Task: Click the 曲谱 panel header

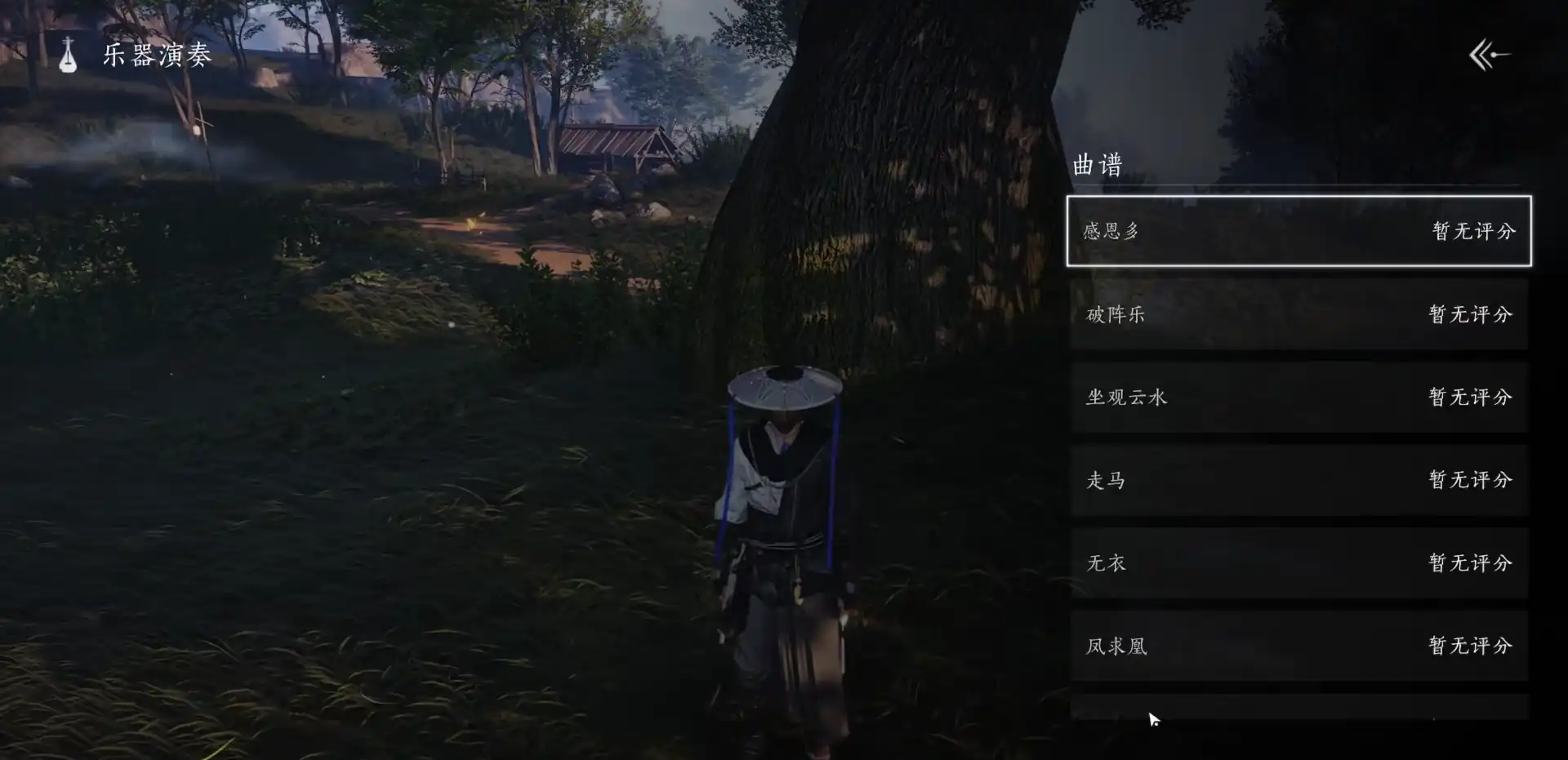Action: (x=1098, y=165)
